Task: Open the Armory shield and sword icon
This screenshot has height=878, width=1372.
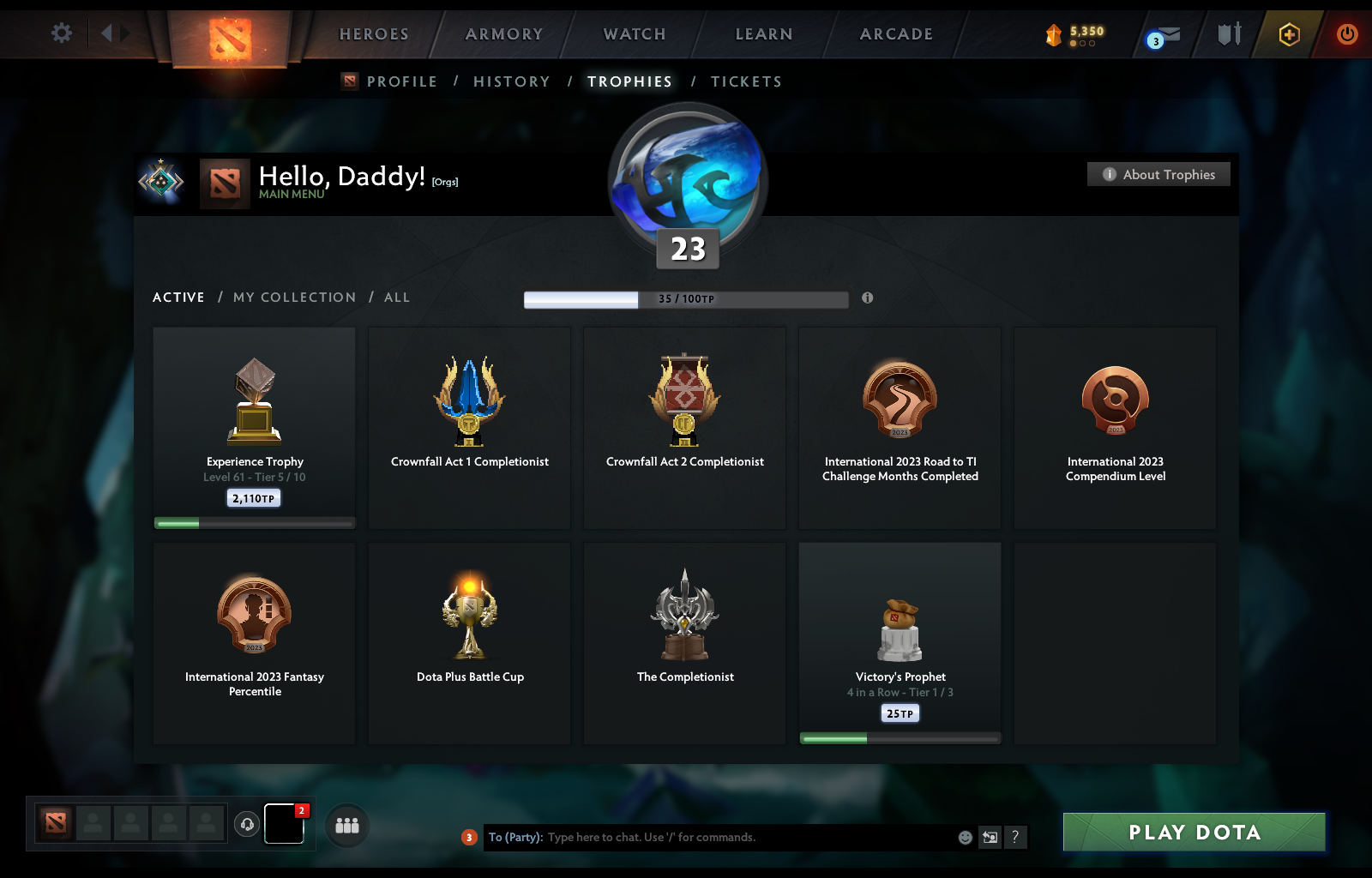Action: [x=1228, y=34]
